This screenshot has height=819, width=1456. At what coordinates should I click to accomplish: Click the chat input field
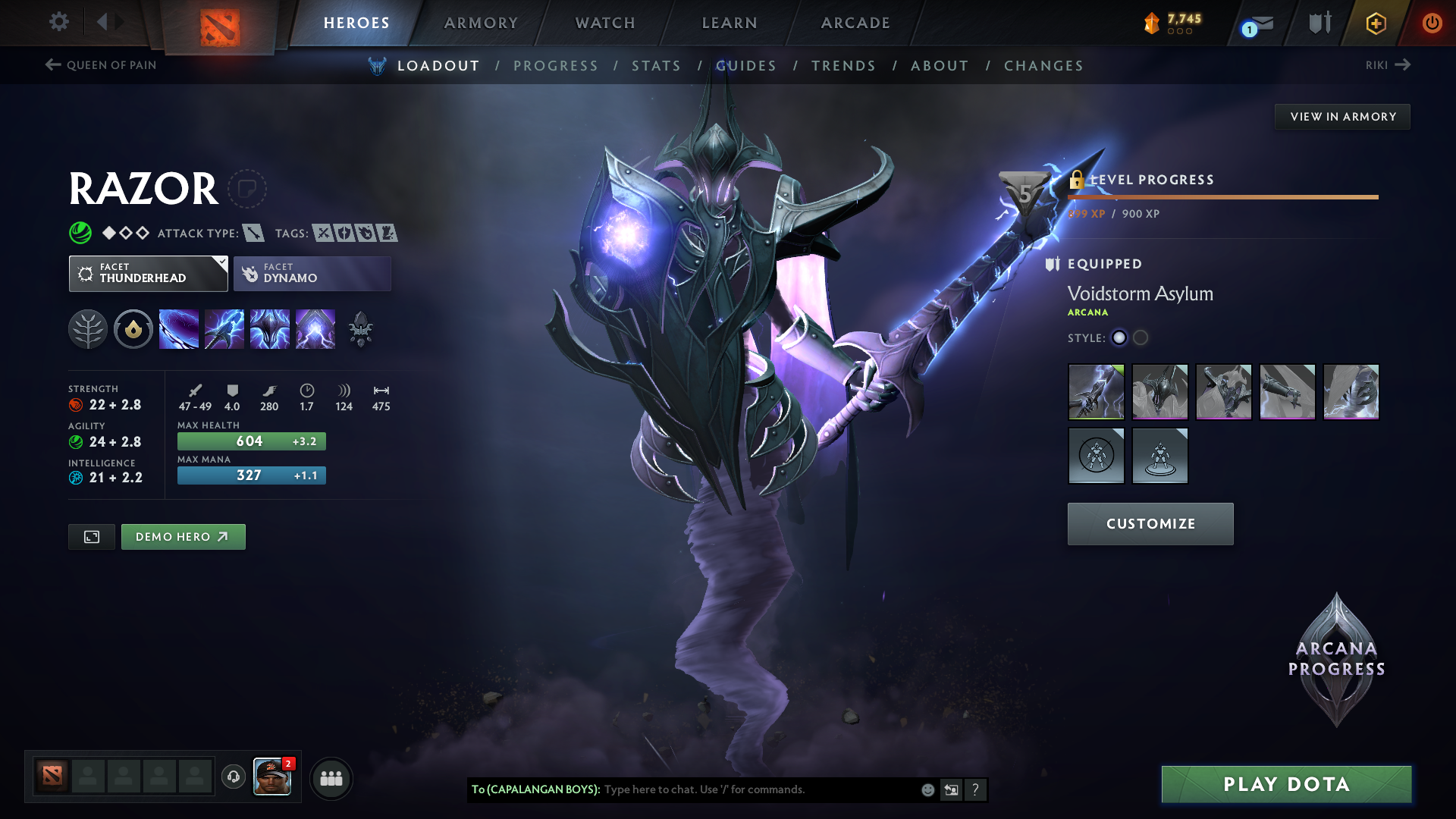758,789
